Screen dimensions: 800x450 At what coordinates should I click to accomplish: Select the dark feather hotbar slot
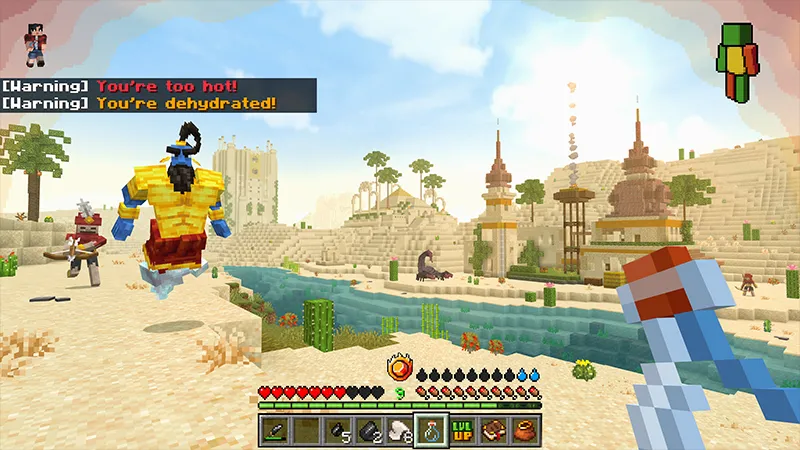tap(277, 431)
